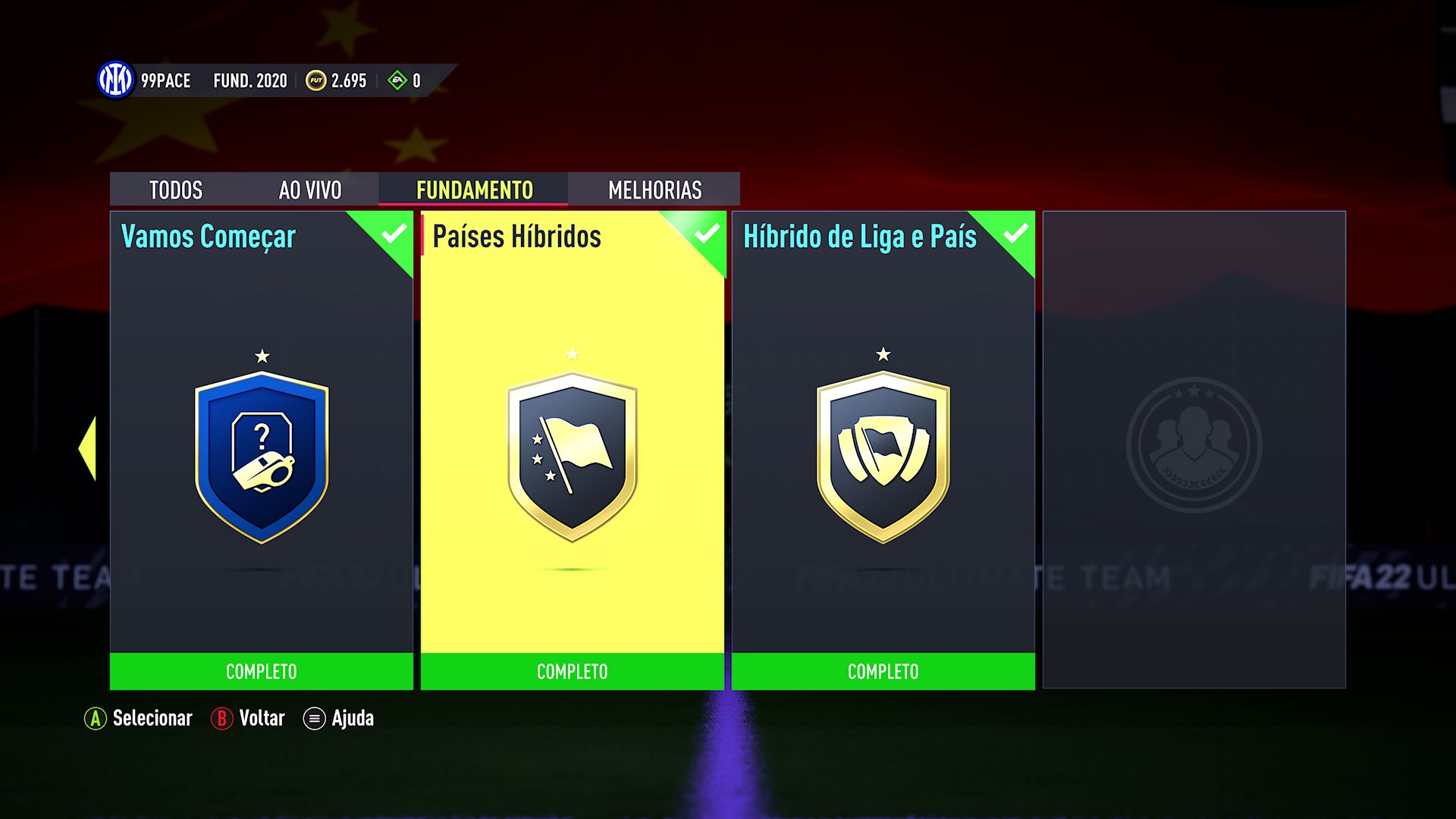Click the COMPLETO bar under Vamos Começar
1456x819 pixels.
pos(261,671)
